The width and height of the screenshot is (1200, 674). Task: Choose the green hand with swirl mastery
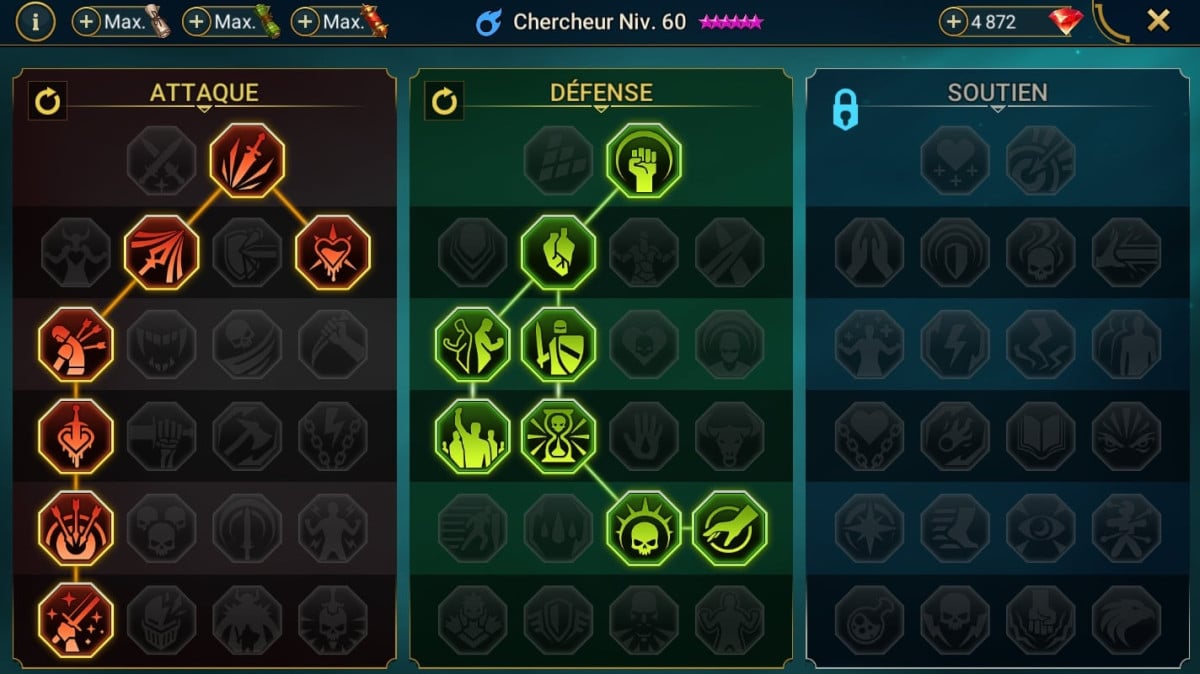point(729,528)
